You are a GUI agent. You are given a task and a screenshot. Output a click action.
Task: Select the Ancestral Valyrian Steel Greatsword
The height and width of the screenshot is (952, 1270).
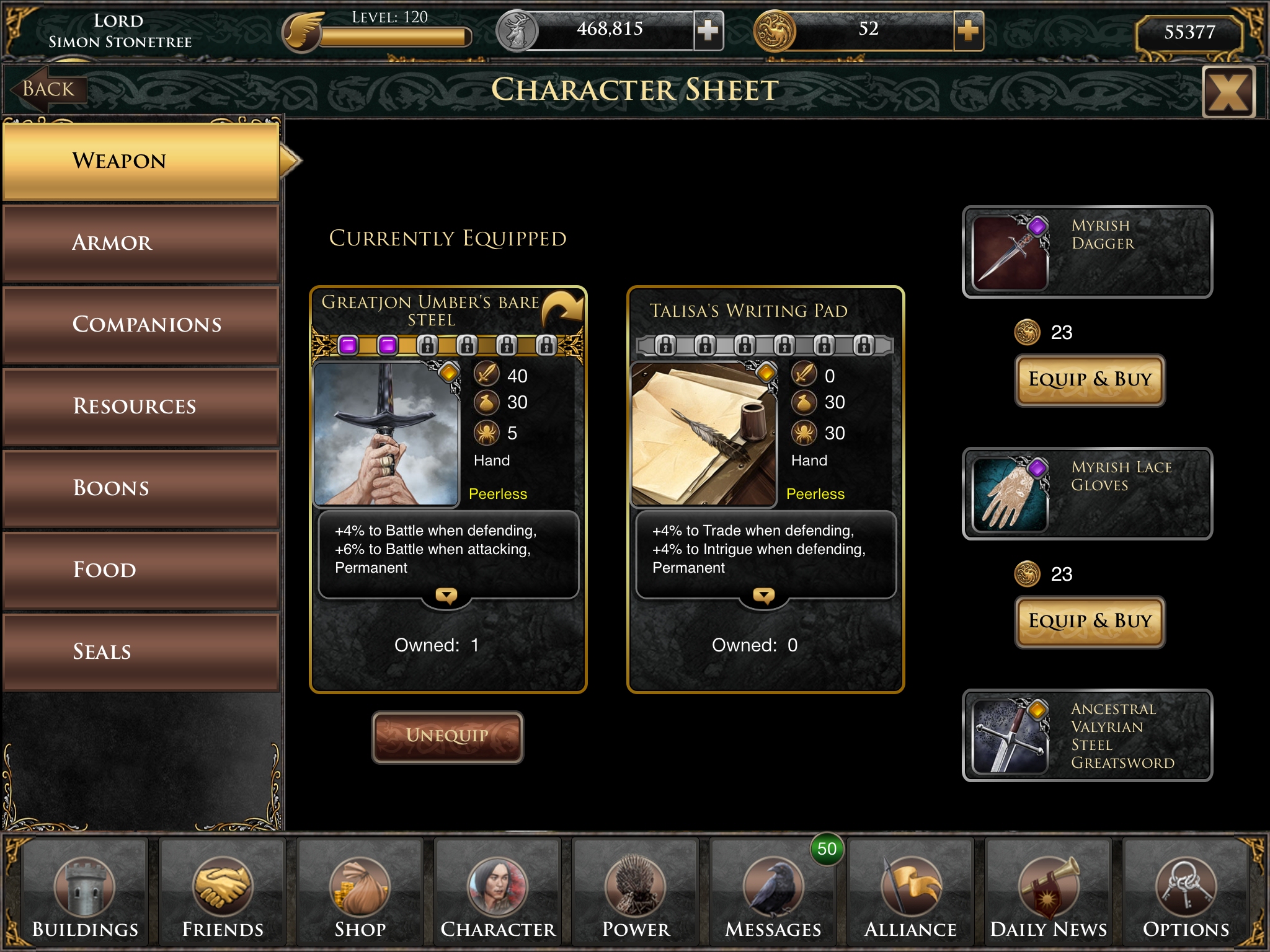tap(1087, 735)
